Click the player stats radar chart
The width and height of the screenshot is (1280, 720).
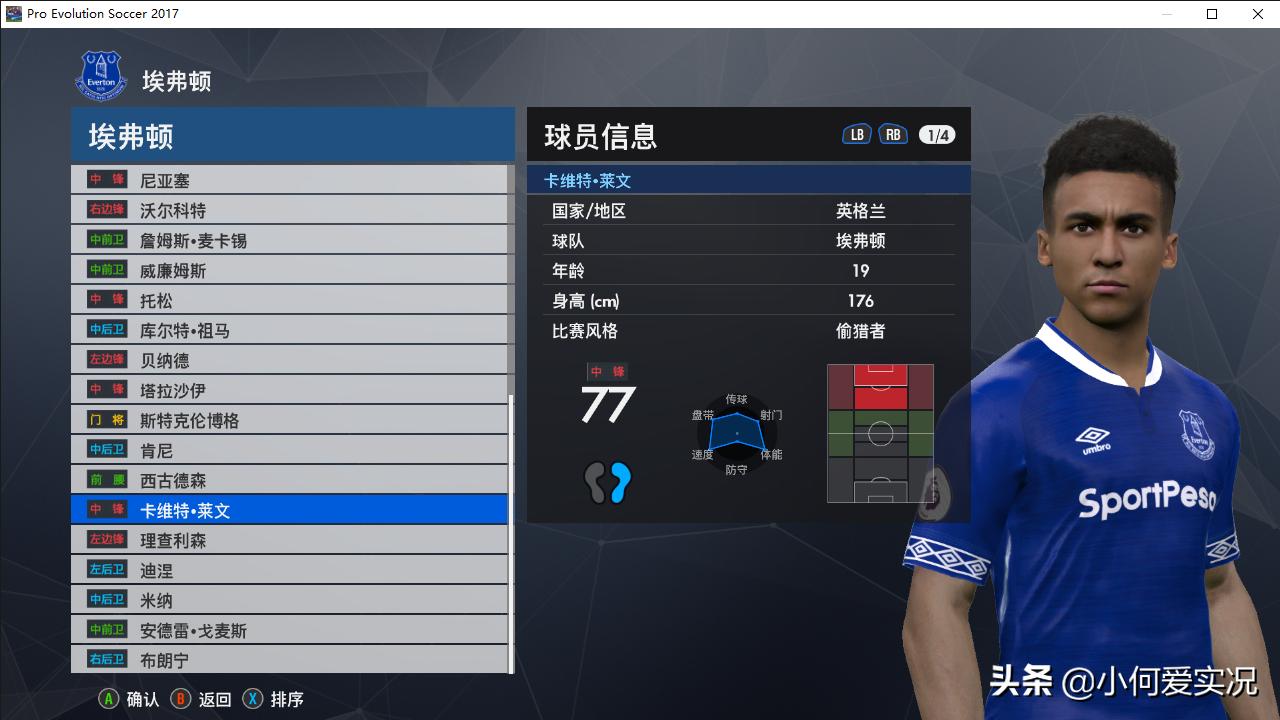[x=738, y=432]
